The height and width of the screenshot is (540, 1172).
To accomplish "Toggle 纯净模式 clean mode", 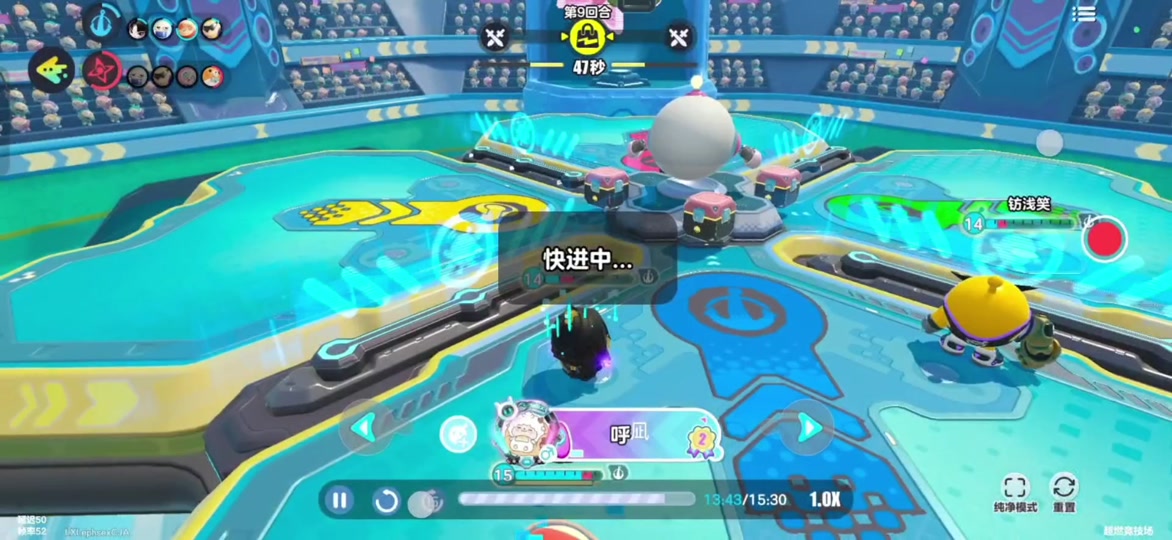I will (1014, 493).
